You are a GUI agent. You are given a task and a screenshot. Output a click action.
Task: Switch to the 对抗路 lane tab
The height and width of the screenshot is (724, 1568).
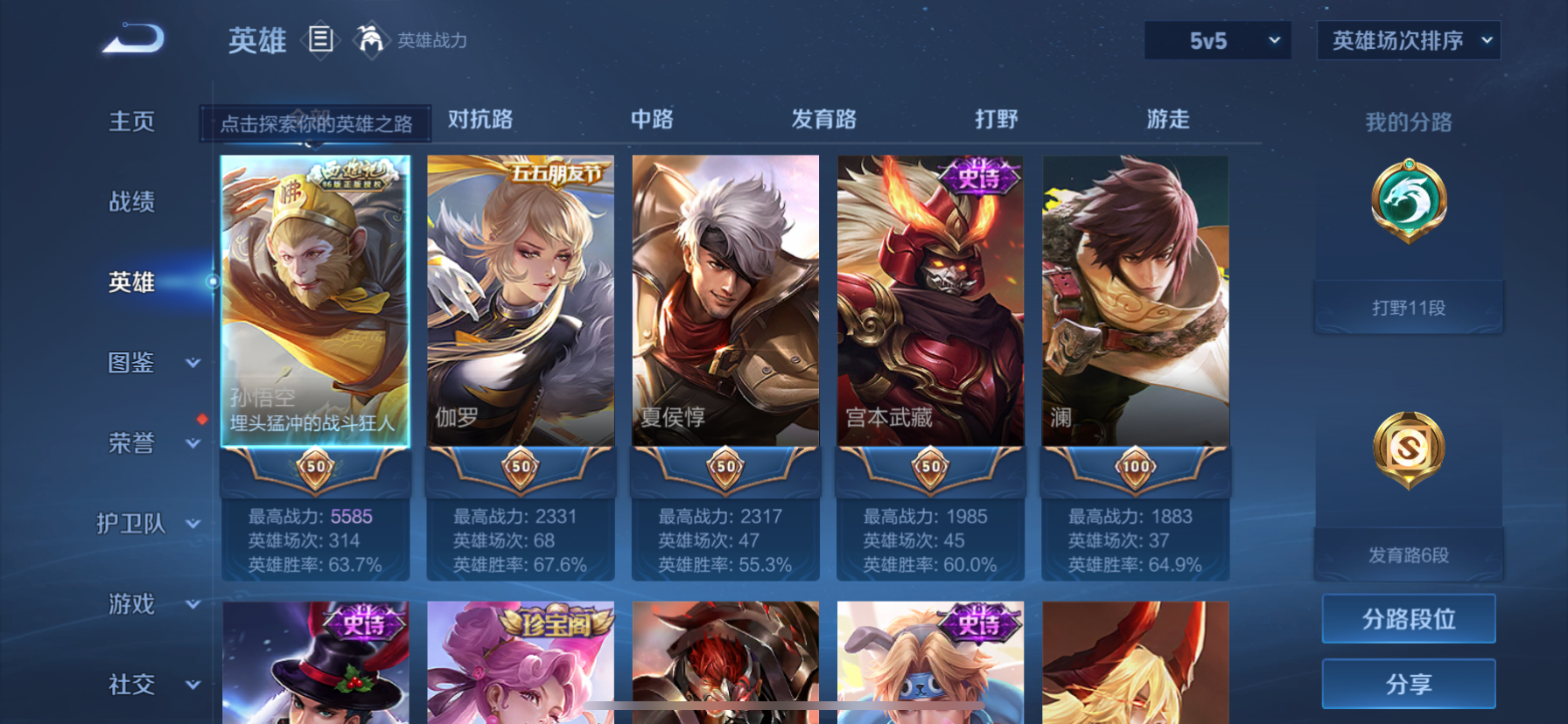point(479,120)
